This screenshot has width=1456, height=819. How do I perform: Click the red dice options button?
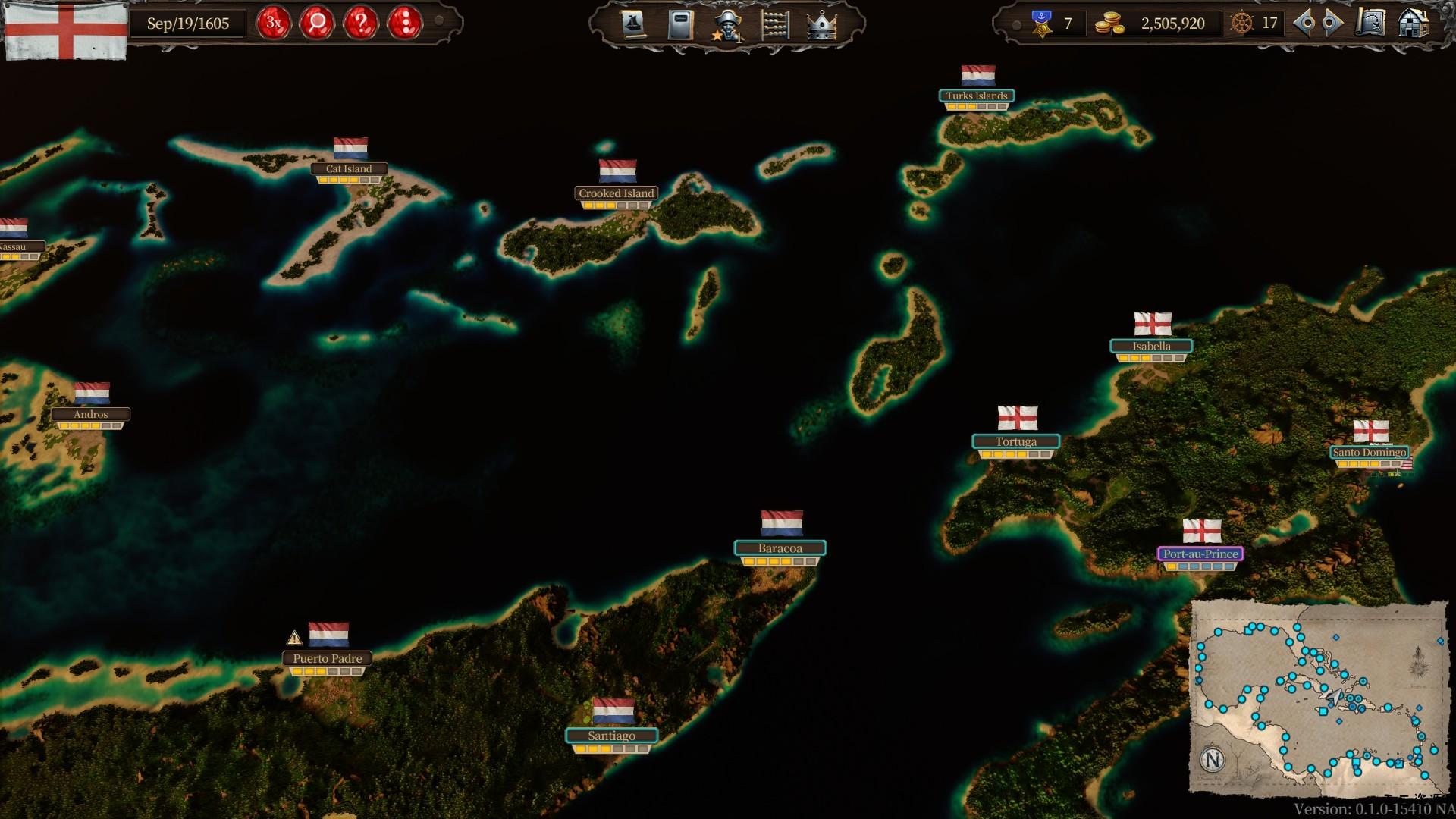click(x=407, y=24)
